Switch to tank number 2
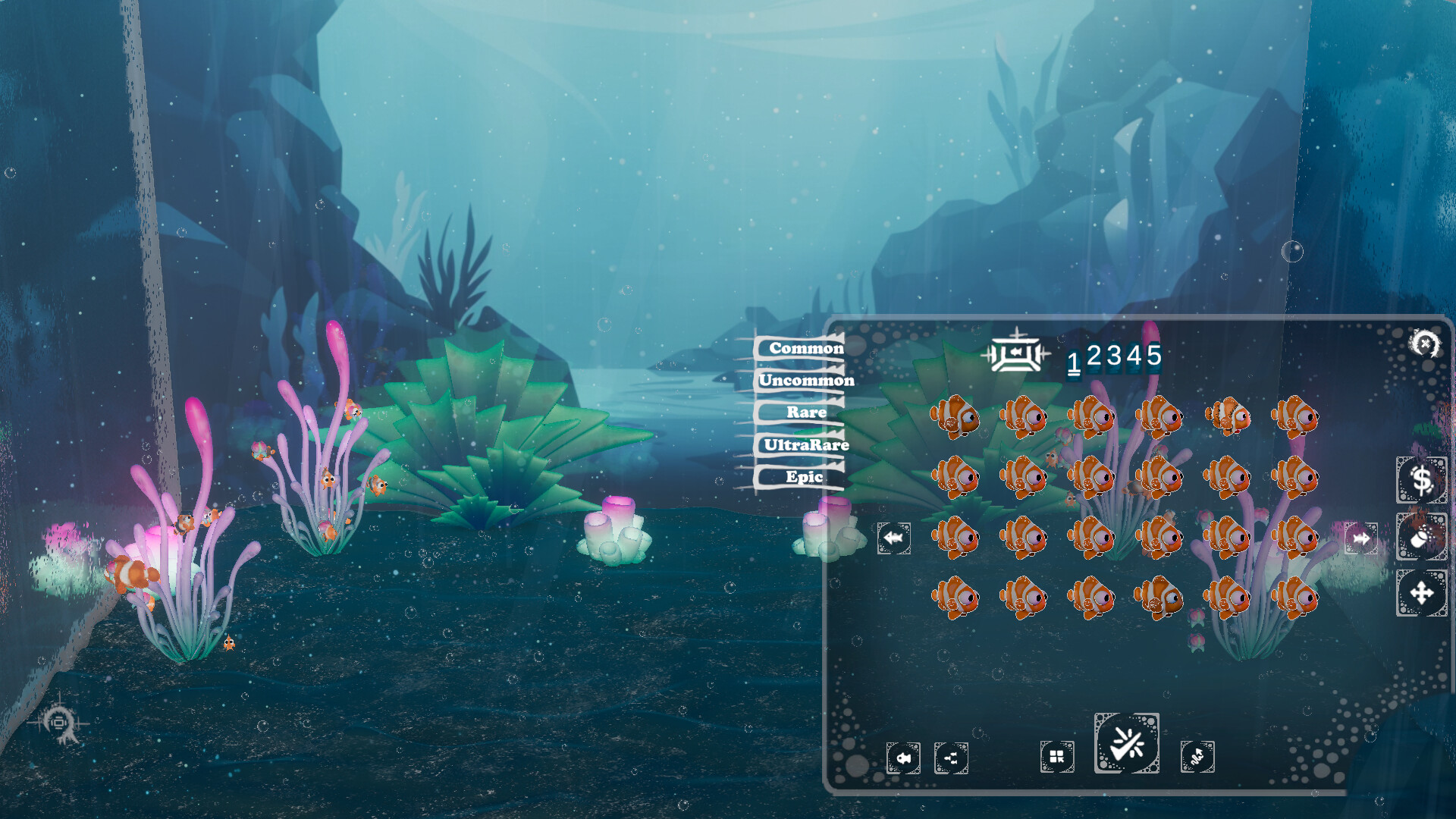1456x819 pixels. [1094, 355]
